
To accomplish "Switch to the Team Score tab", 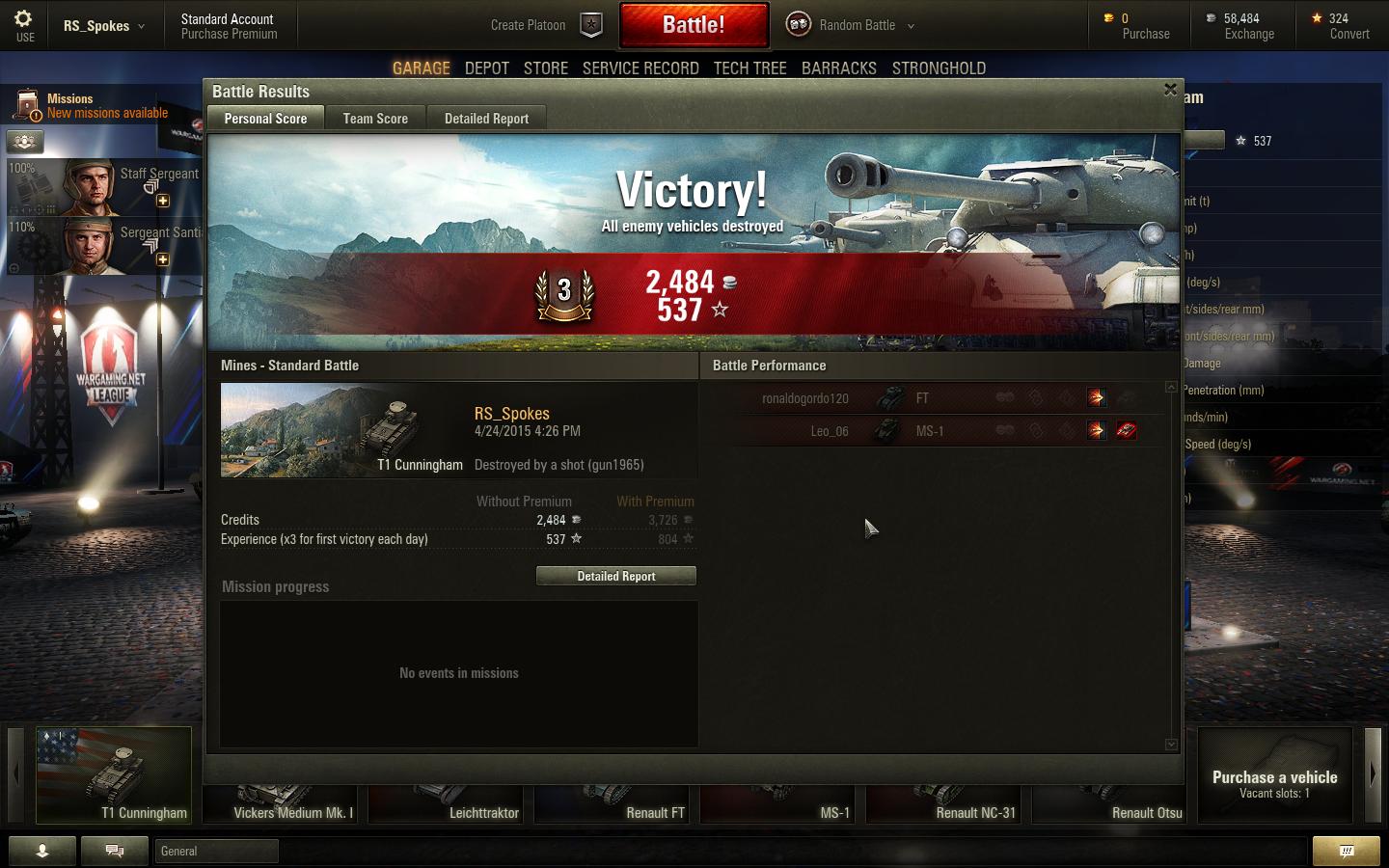I will pyautogui.click(x=375, y=119).
